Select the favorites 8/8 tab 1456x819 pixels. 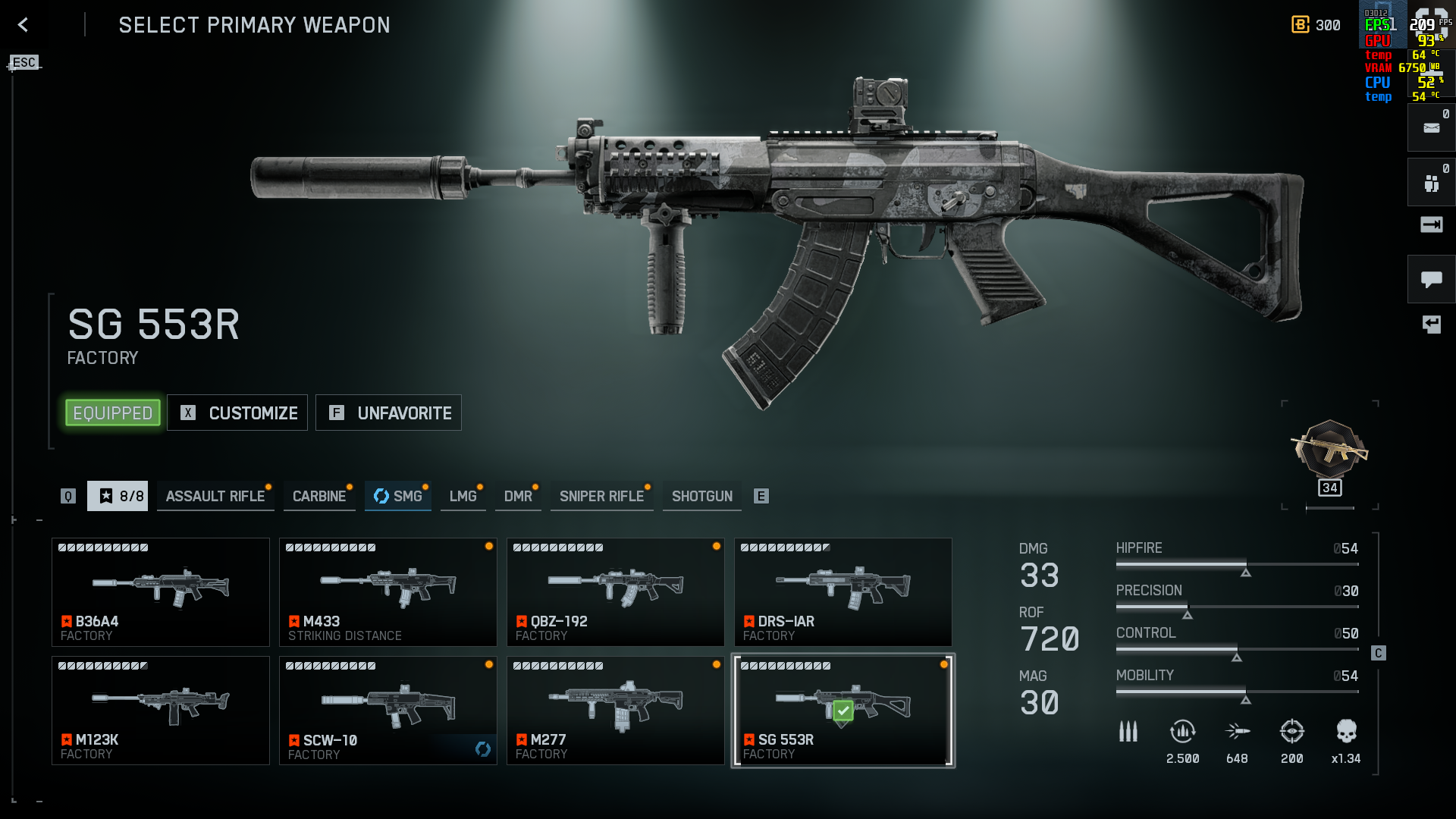click(x=118, y=497)
